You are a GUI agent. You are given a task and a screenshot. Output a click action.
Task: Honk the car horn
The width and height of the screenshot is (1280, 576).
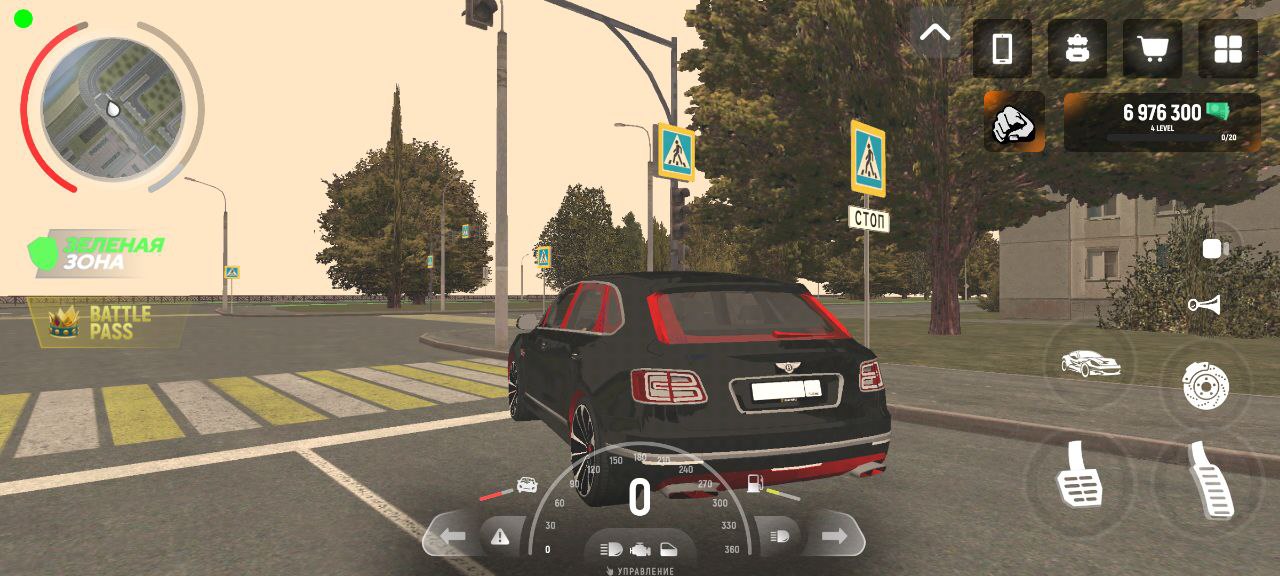pos(1204,305)
